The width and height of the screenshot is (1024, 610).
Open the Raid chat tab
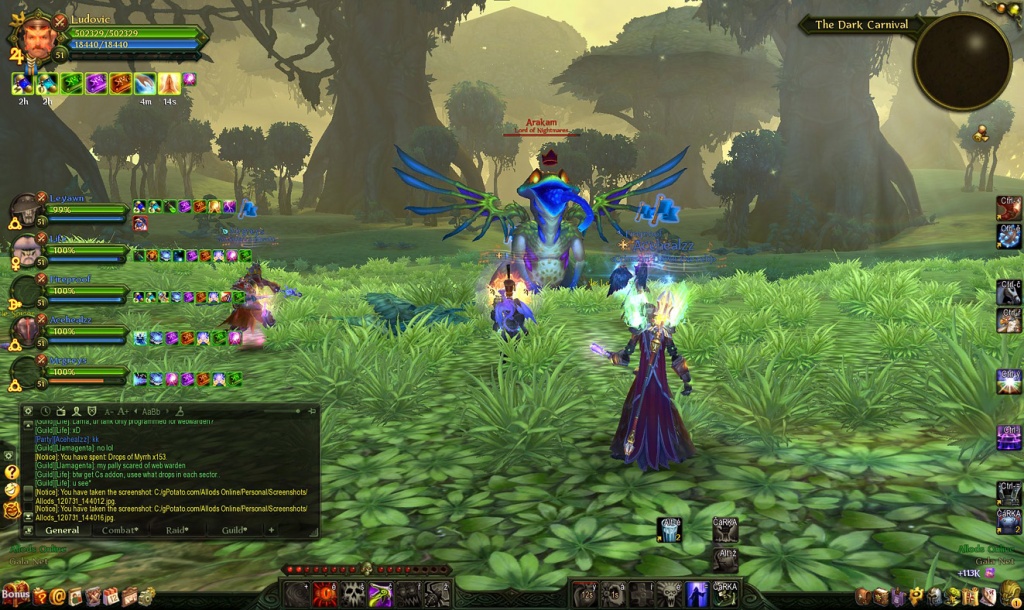click(177, 530)
